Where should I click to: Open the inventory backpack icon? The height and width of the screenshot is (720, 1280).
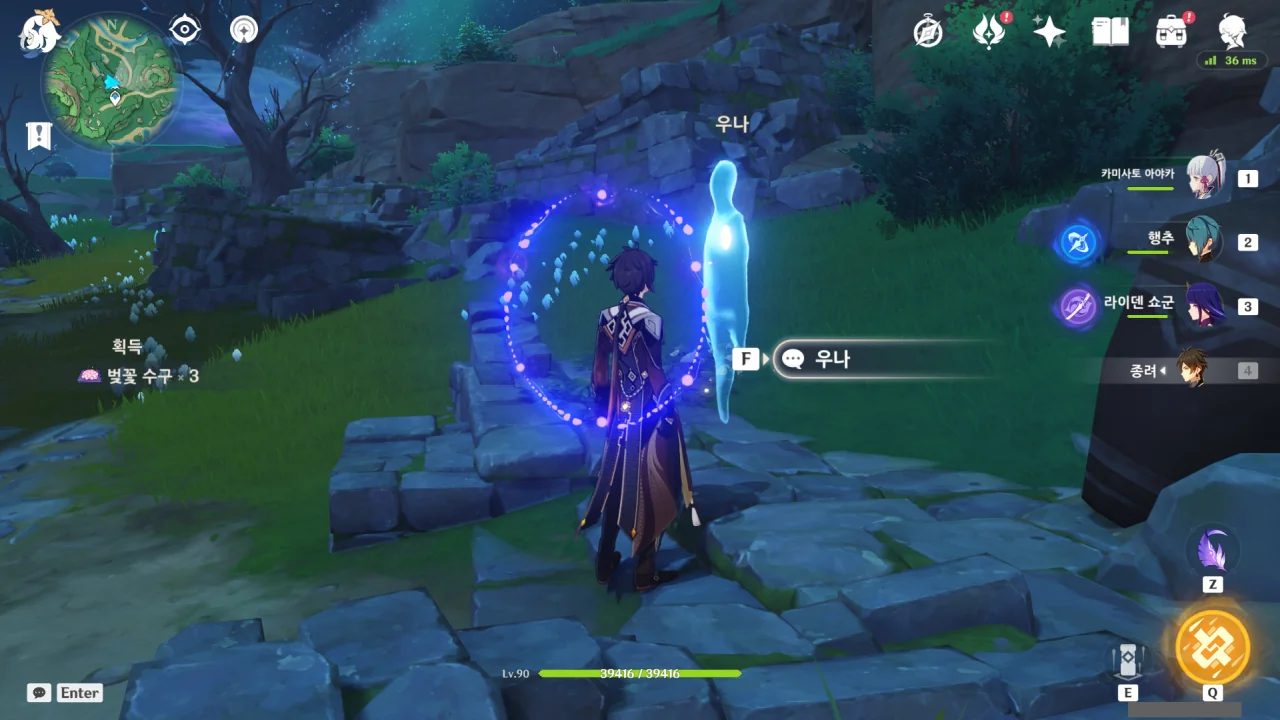[1171, 32]
